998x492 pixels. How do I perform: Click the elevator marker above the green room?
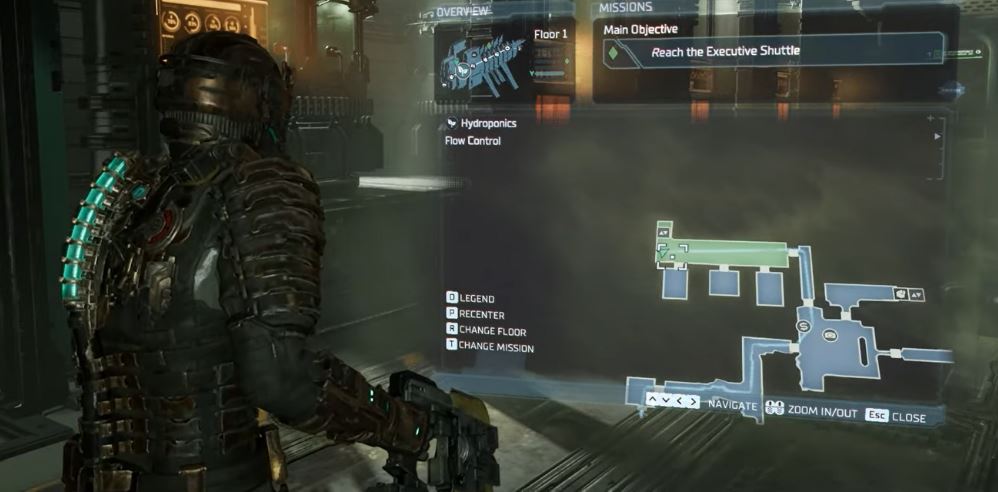(665, 232)
